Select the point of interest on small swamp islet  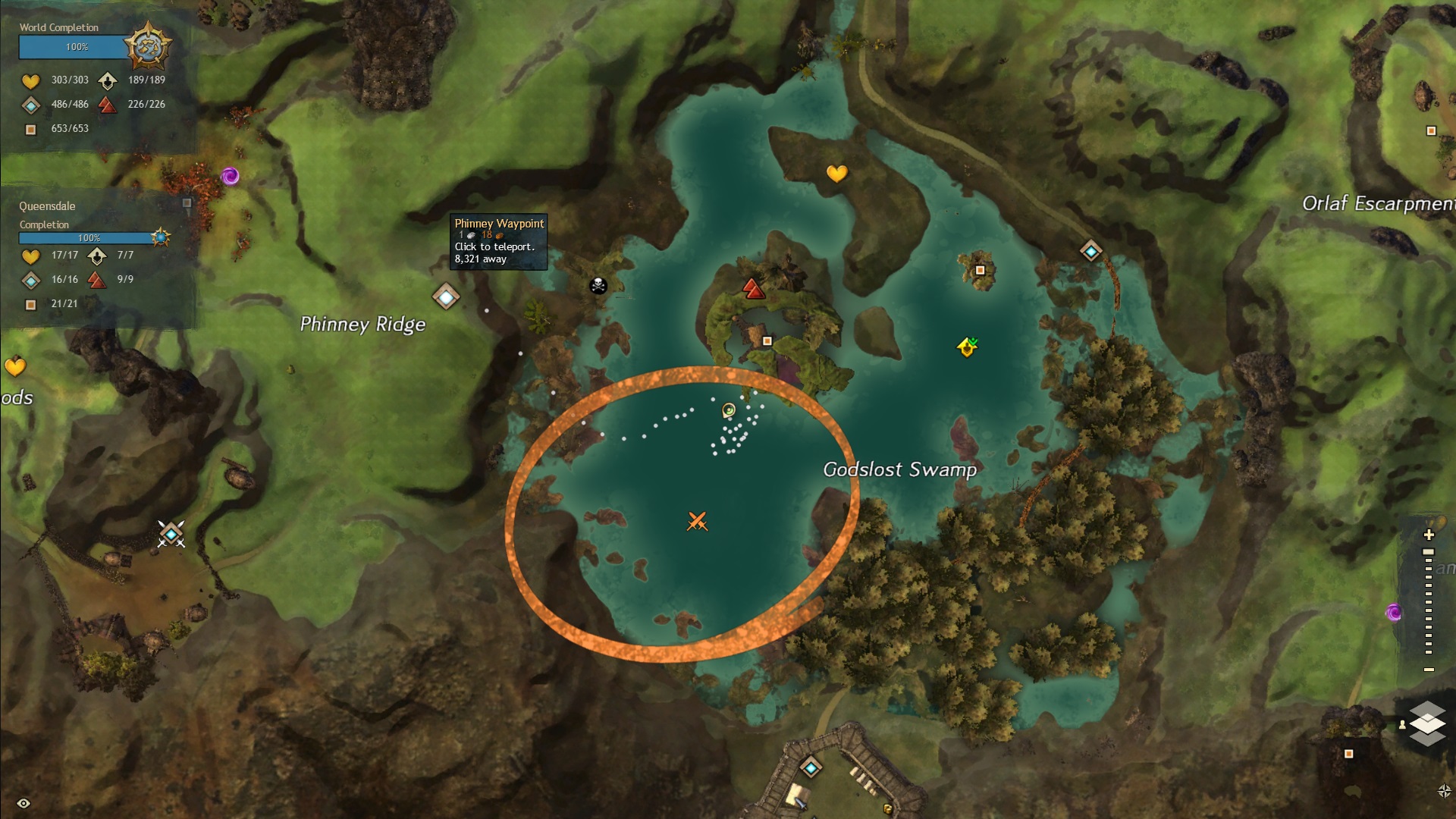[x=980, y=270]
